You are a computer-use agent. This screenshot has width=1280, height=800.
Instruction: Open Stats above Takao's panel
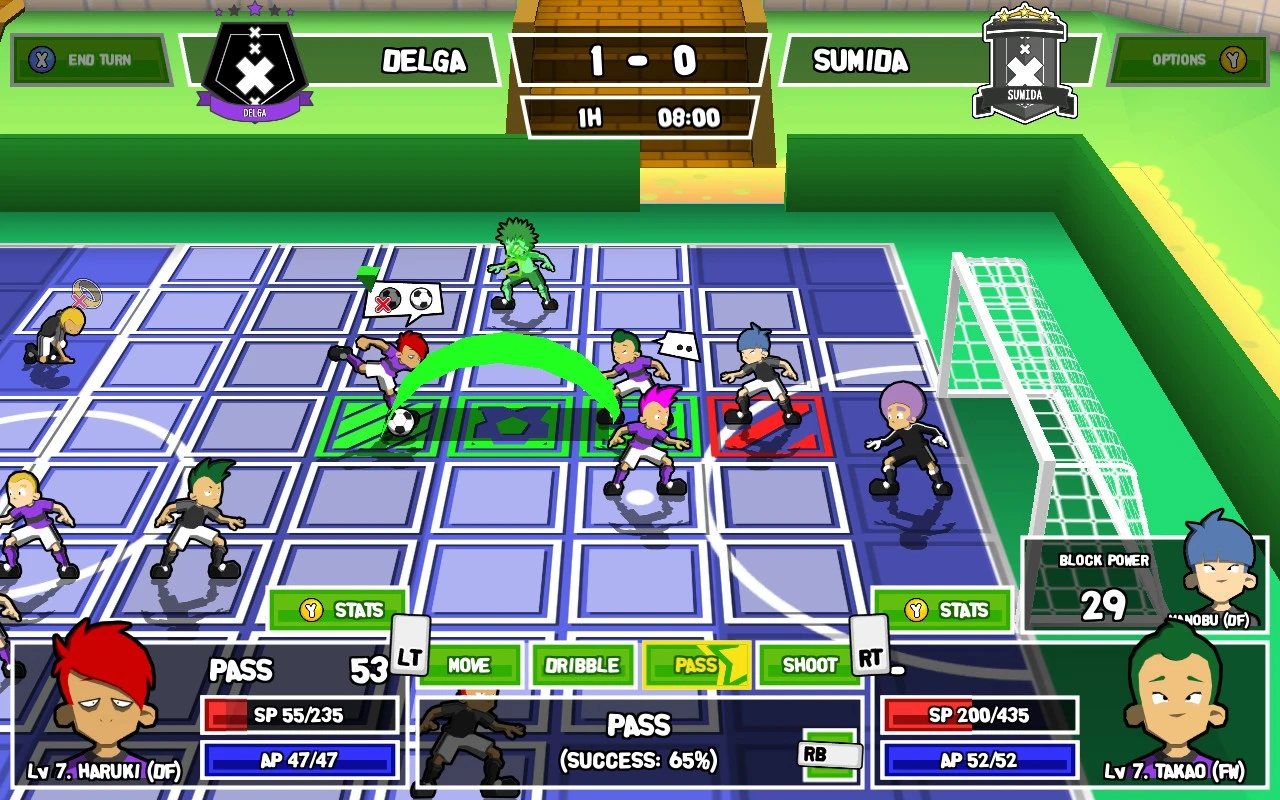point(944,610)
